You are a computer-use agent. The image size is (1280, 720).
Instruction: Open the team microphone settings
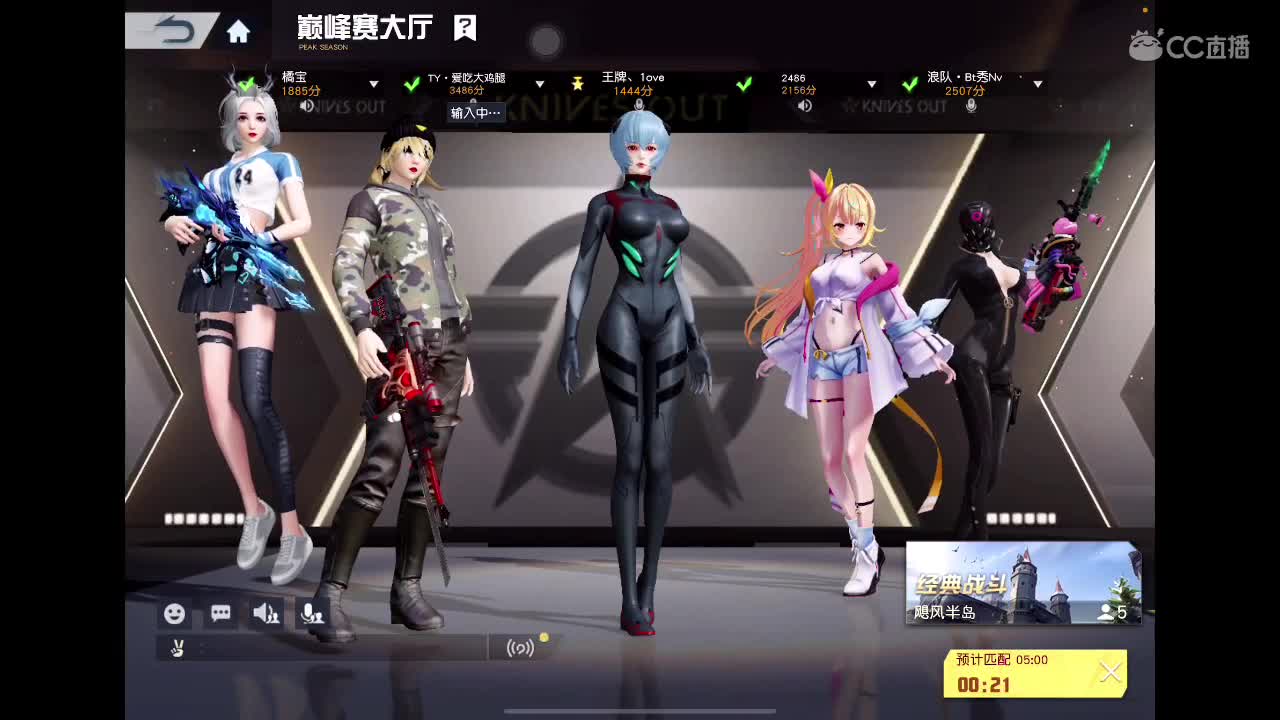tap(310, 613)
